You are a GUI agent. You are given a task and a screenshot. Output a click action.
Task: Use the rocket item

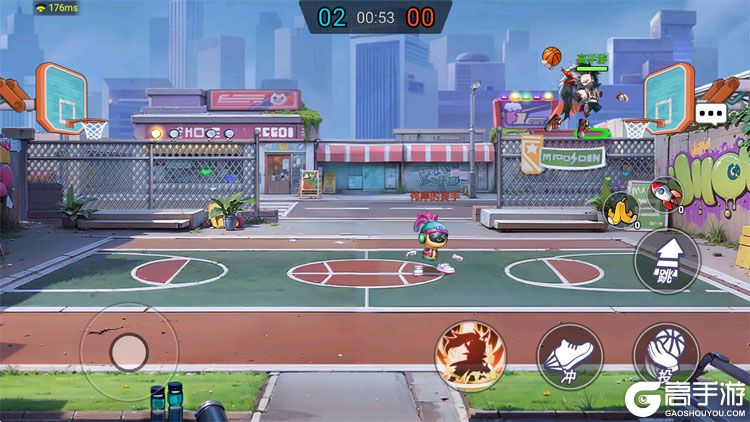663,193
